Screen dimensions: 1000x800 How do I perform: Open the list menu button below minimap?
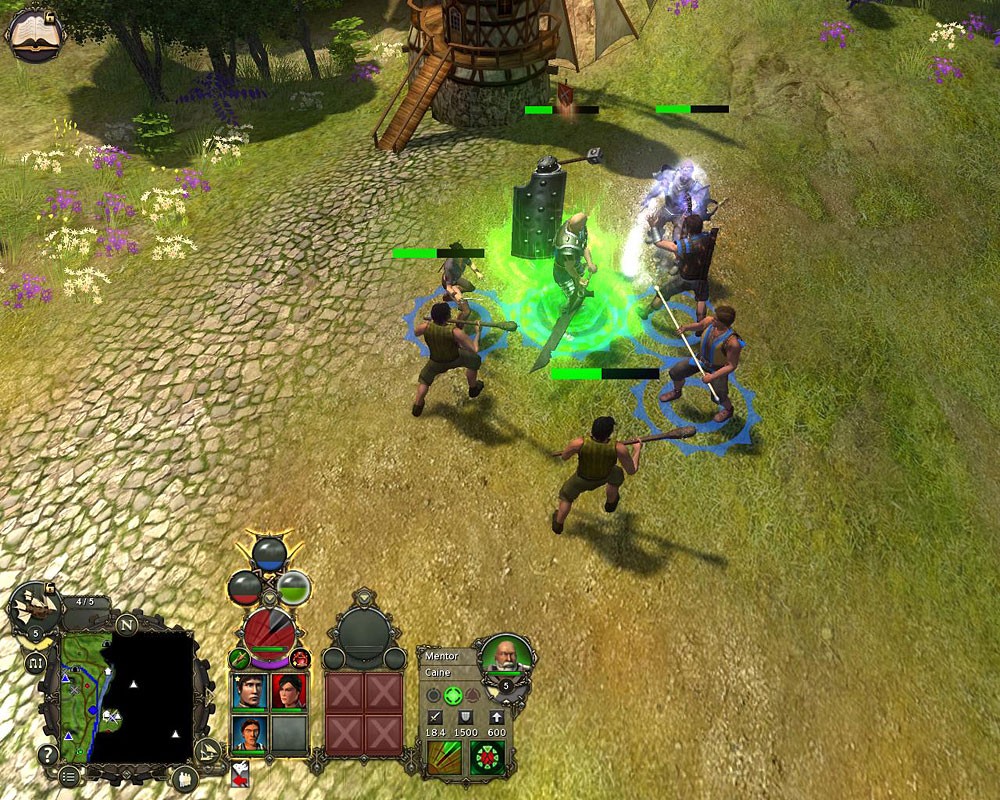click(x=69, y=777)
